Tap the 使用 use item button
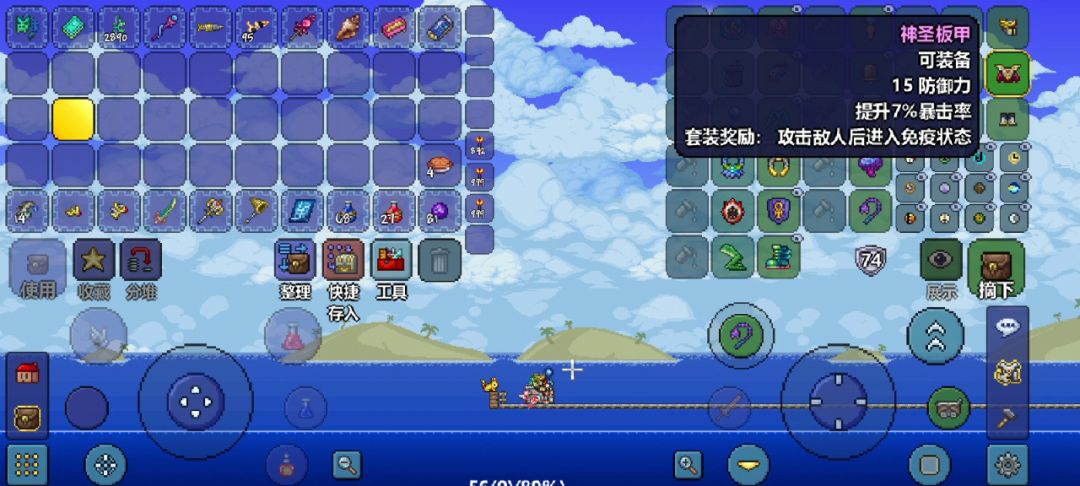This screenshot has width=1080, height=486. click(x=38, y=262)
